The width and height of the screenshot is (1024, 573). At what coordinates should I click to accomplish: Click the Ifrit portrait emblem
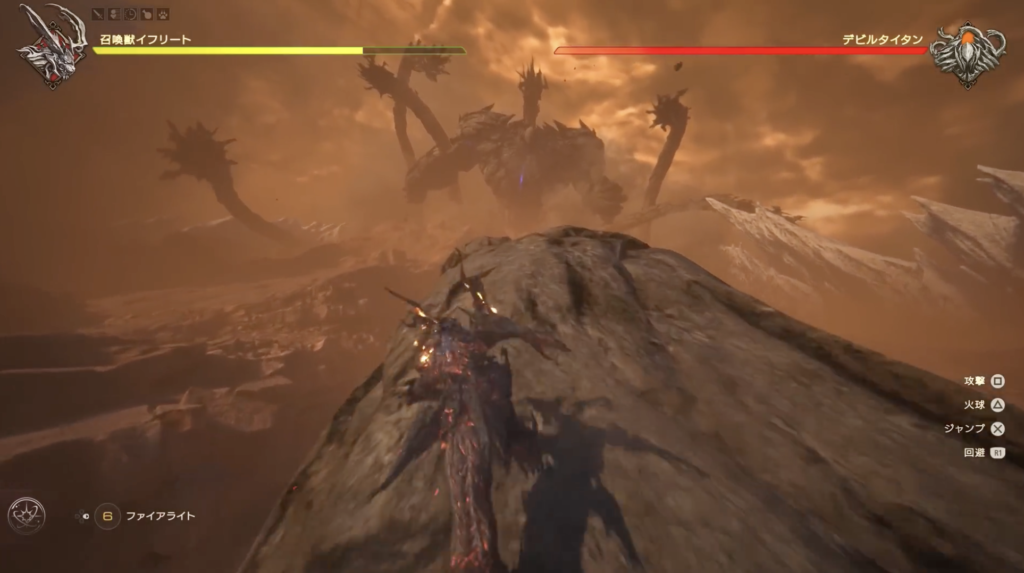click(x=48, y=45)
